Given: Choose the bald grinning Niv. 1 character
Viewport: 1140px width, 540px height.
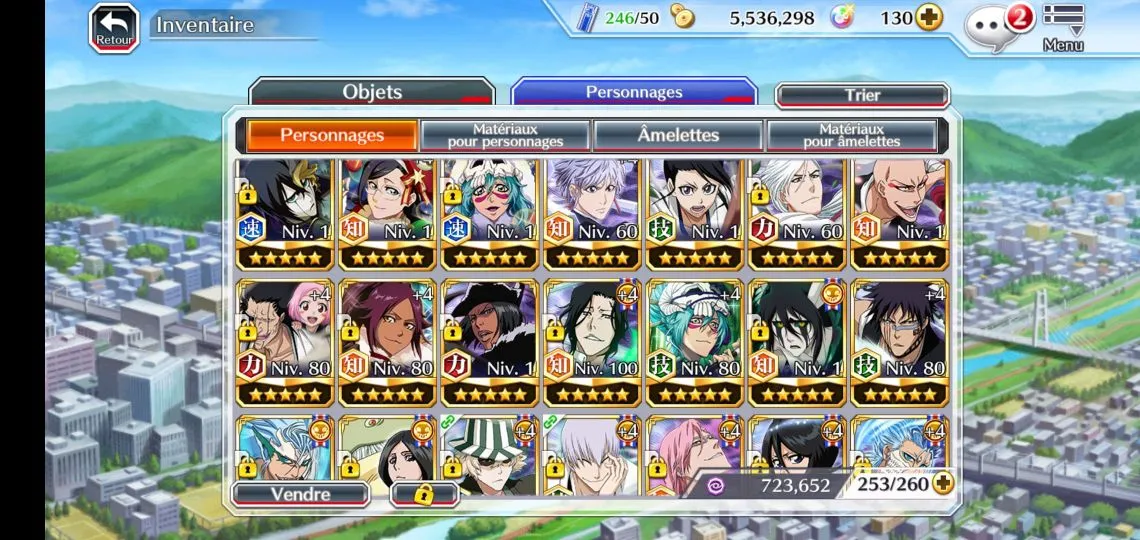Looking at the screenshot, I should pos(898,214).
